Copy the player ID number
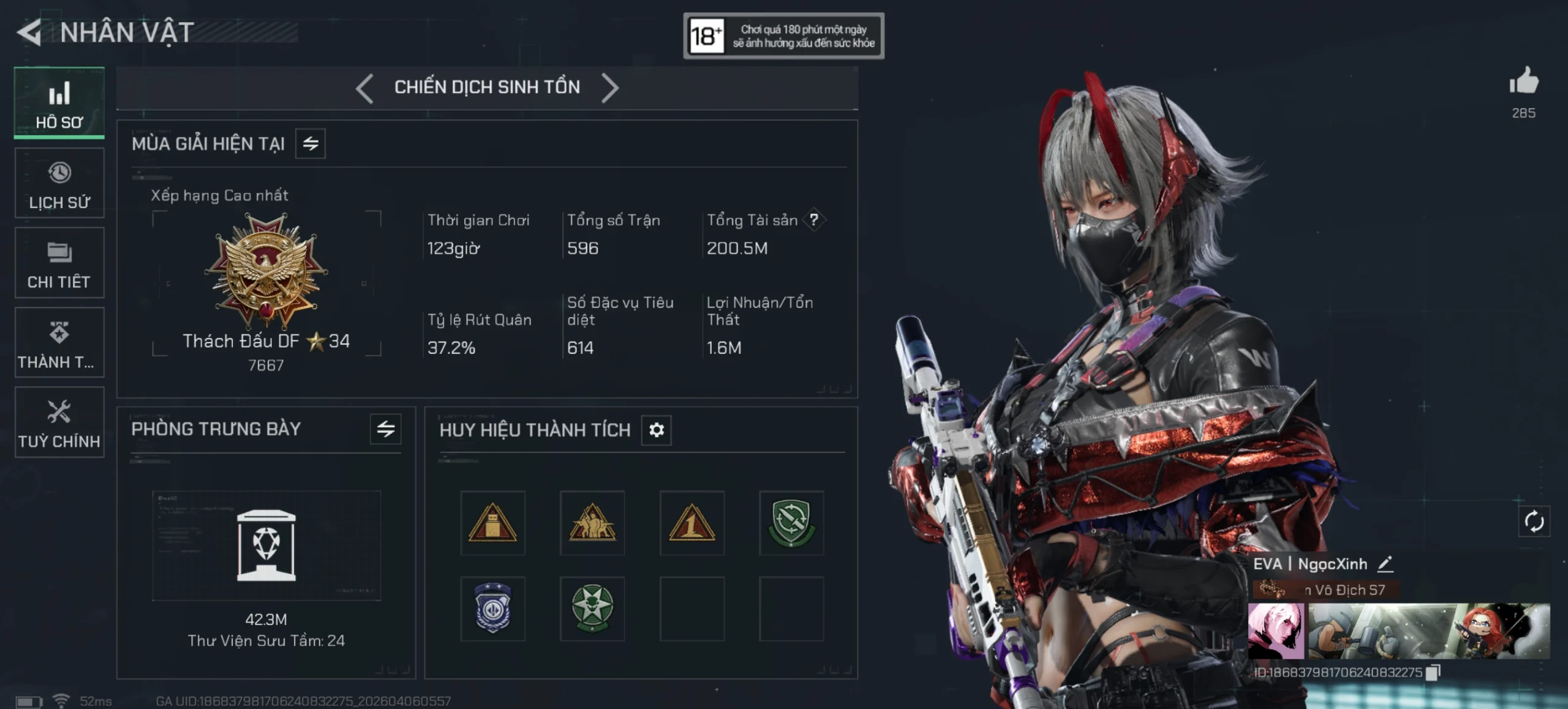 point(1433,673)
